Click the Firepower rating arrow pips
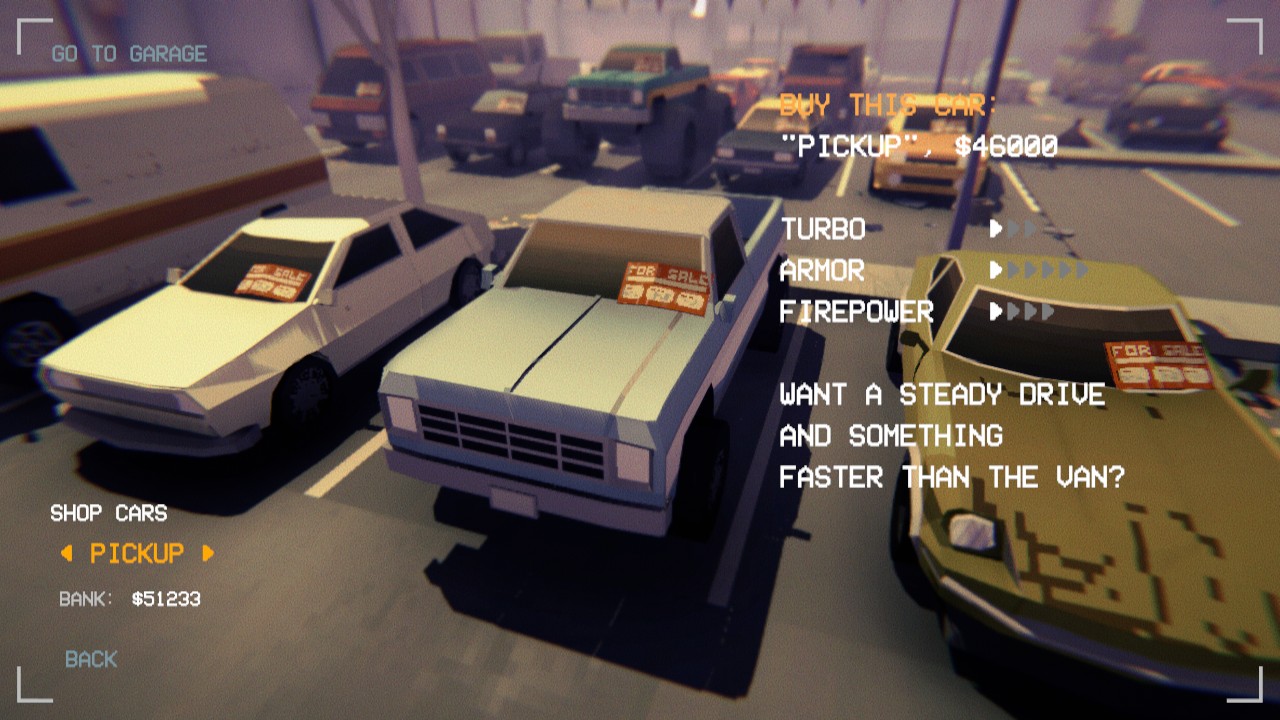The width and height of the screenshot is (1280, 720). [x=1020, y=311]
